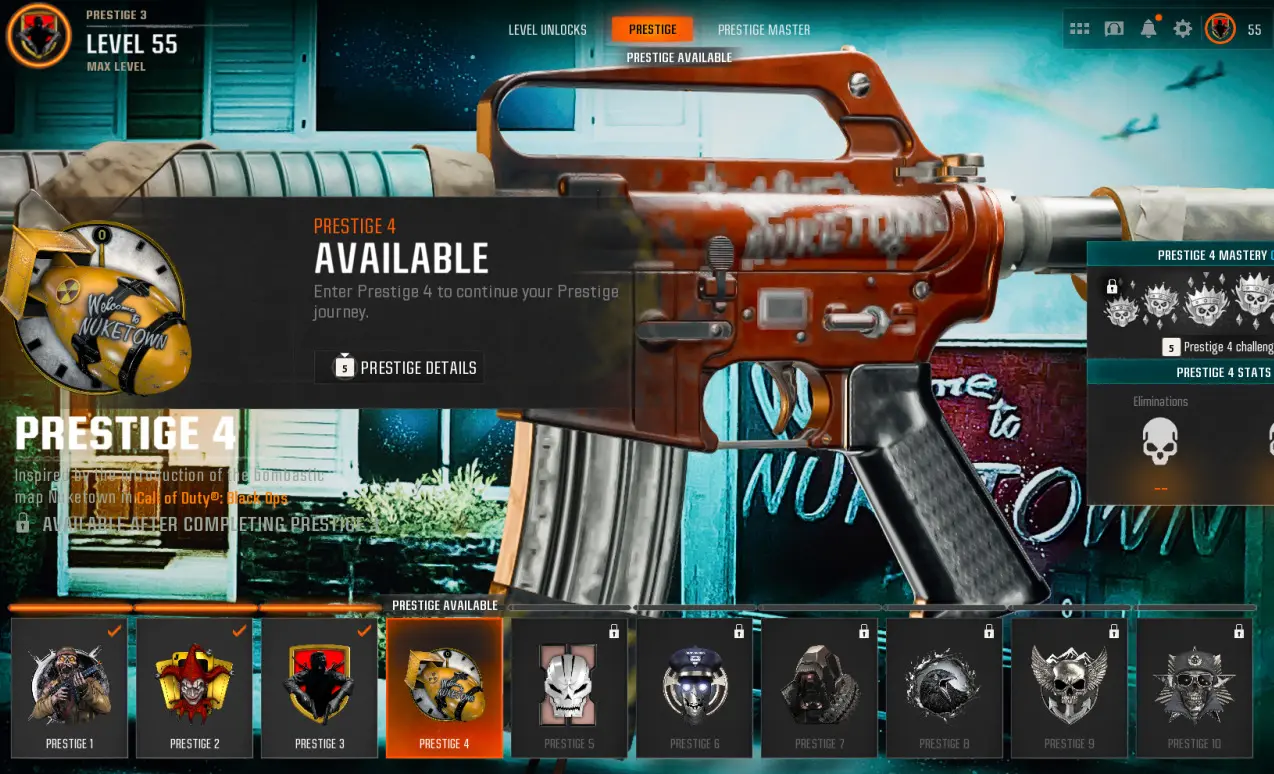Pick the locked Prestige 8 tile

tap(944, 688)
